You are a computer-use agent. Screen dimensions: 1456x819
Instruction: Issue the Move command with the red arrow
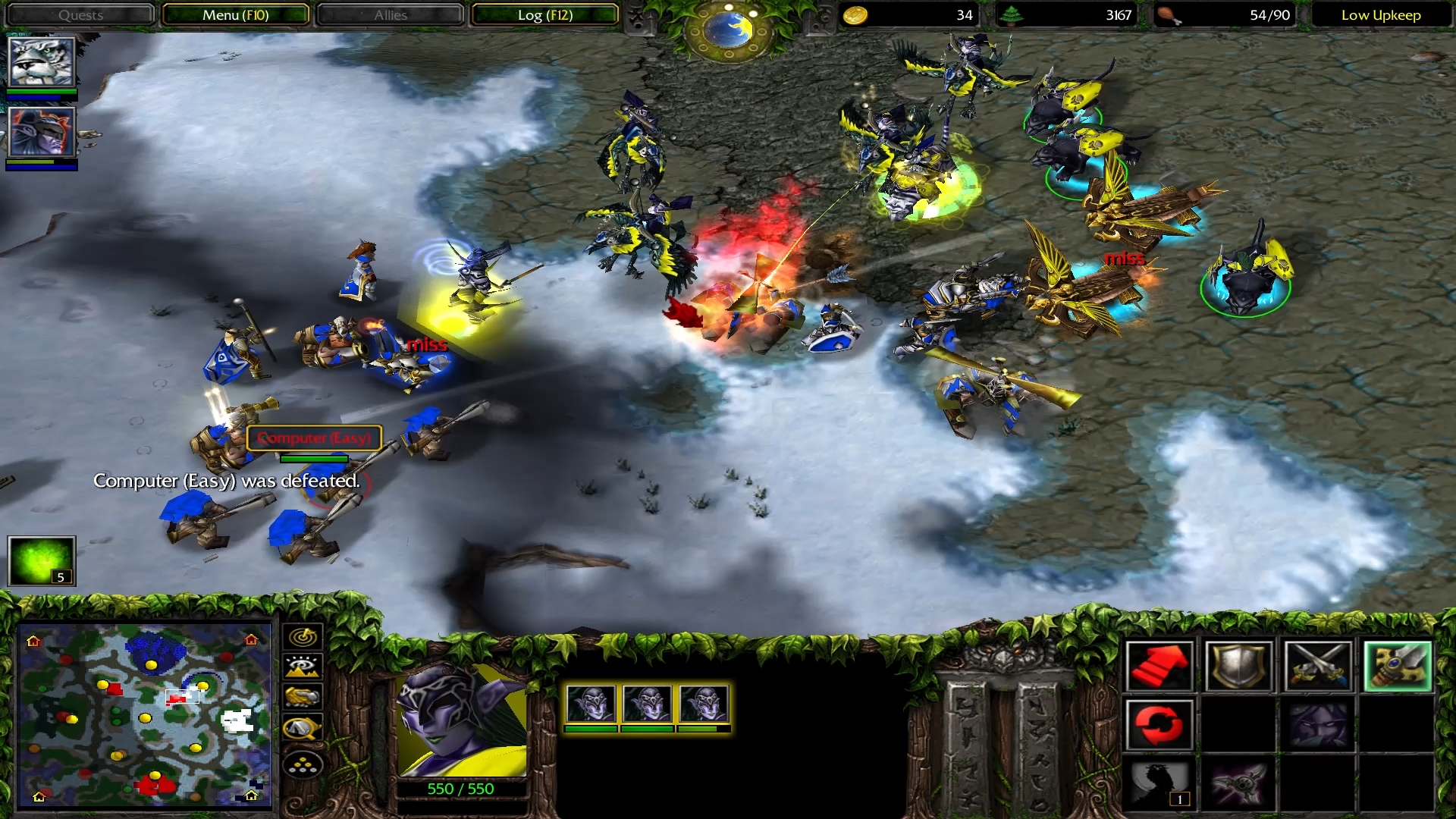(1159, 667)
